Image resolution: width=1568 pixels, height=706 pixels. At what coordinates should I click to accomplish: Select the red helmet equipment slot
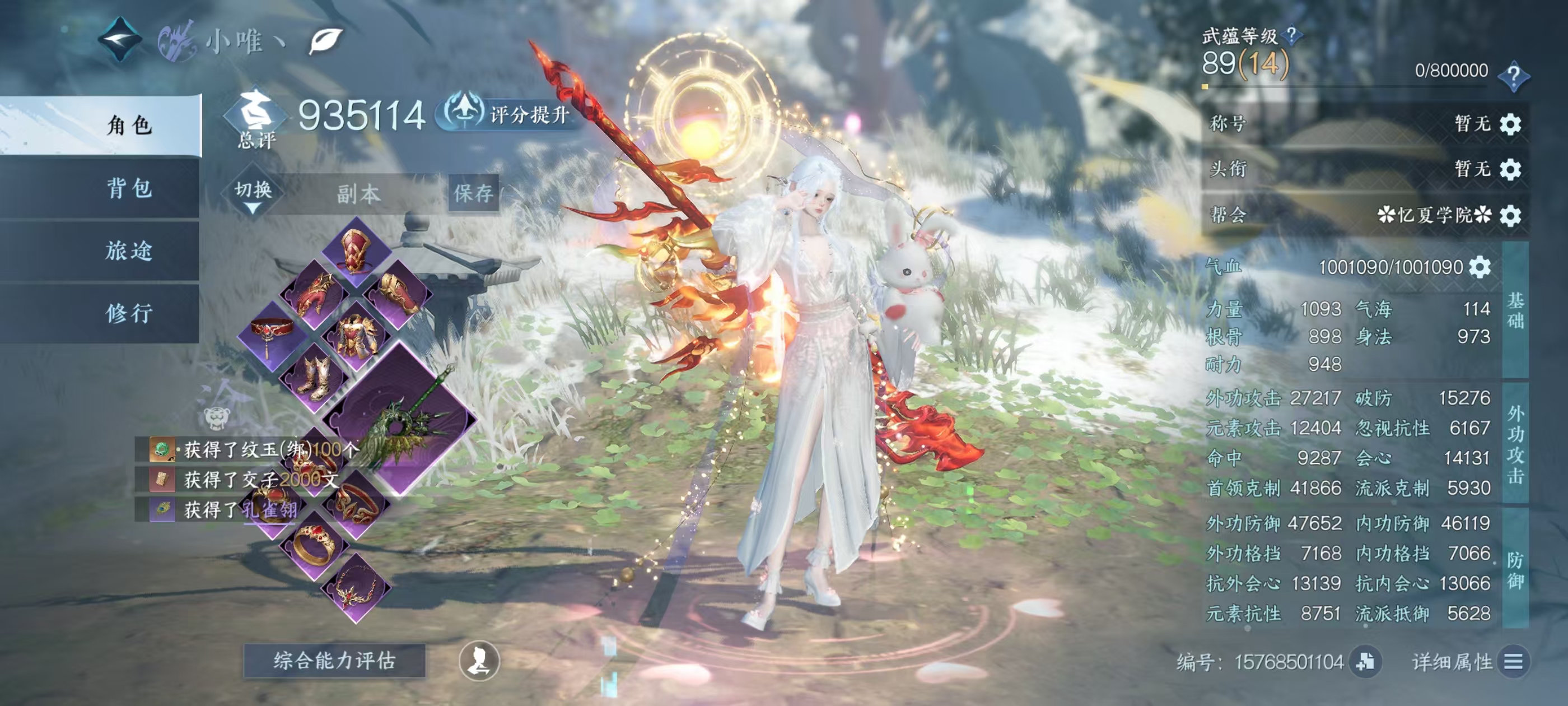coord(356,250)
